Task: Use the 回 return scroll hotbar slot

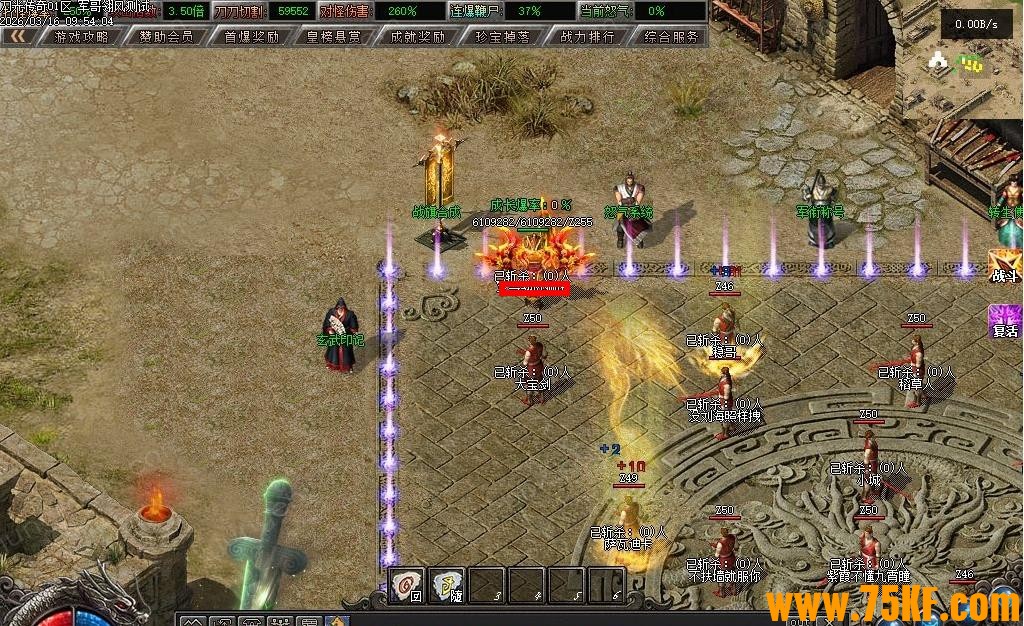Action: tap(407, 585)
